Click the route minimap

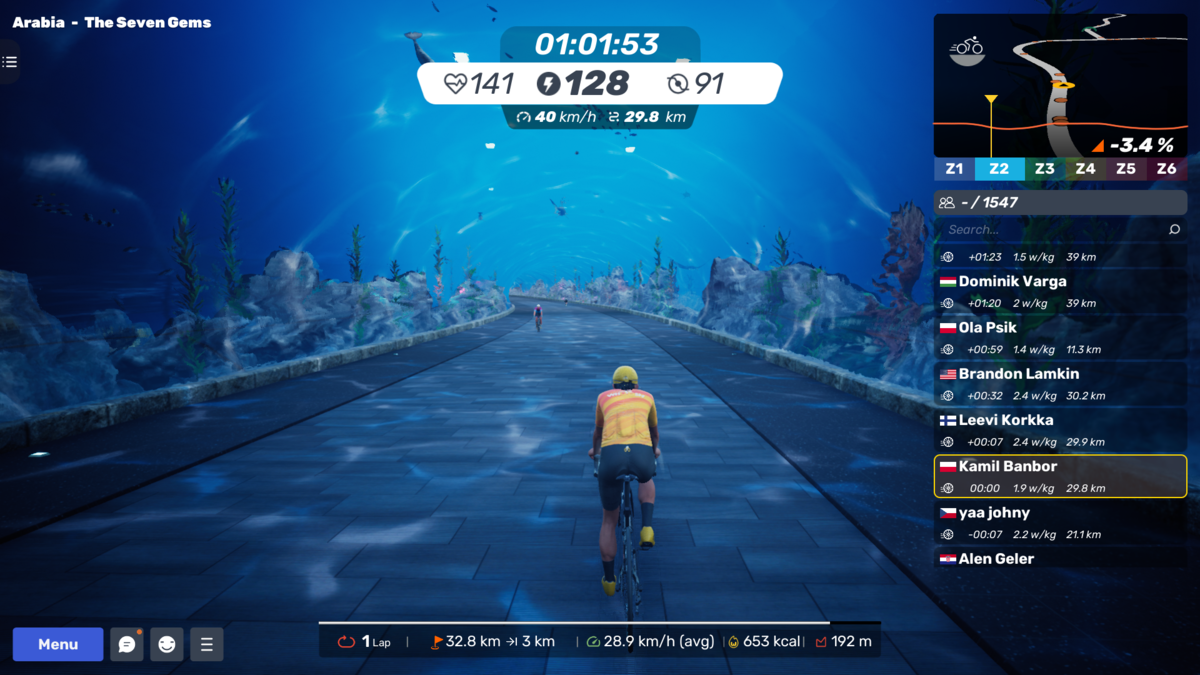pyautogui.click(x=1060, y=85)
